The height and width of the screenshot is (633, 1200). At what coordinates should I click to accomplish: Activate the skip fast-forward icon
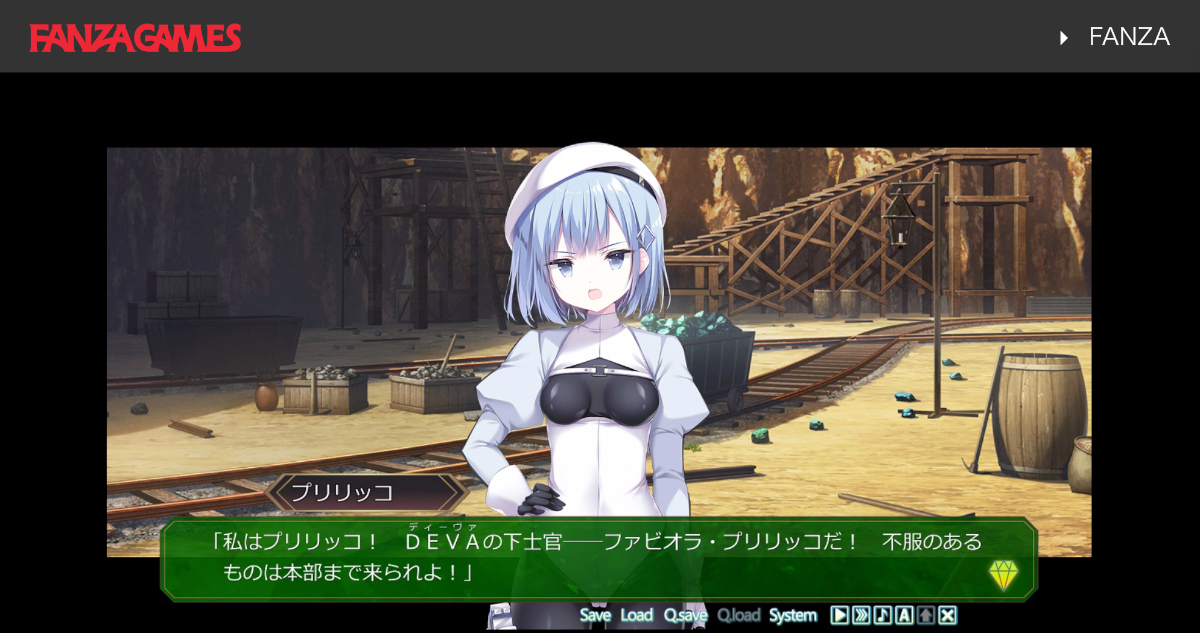(x=861, y=615)
